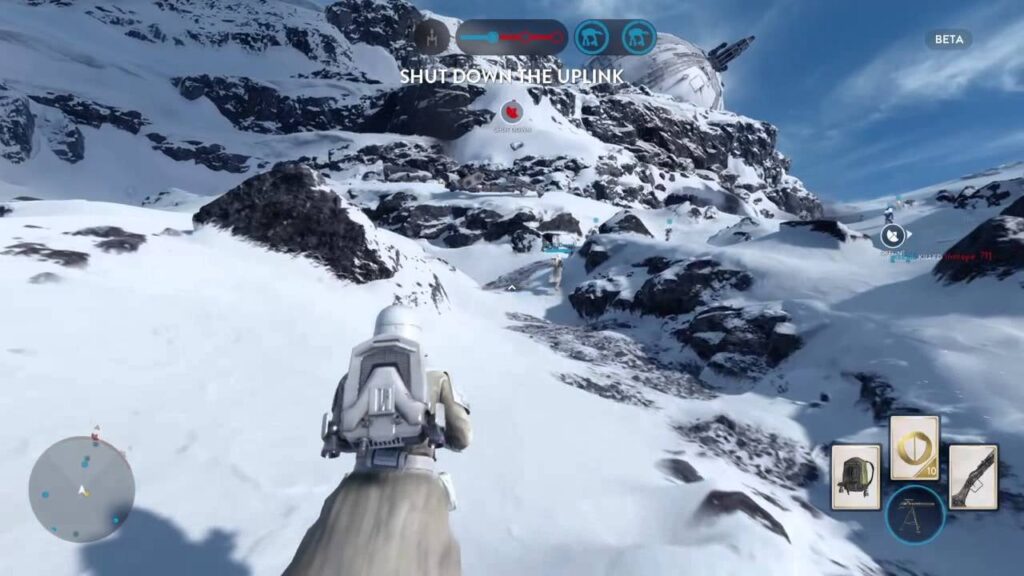Select the white satellite dish objective marker
1024x576 pixels.
(893, 236)
